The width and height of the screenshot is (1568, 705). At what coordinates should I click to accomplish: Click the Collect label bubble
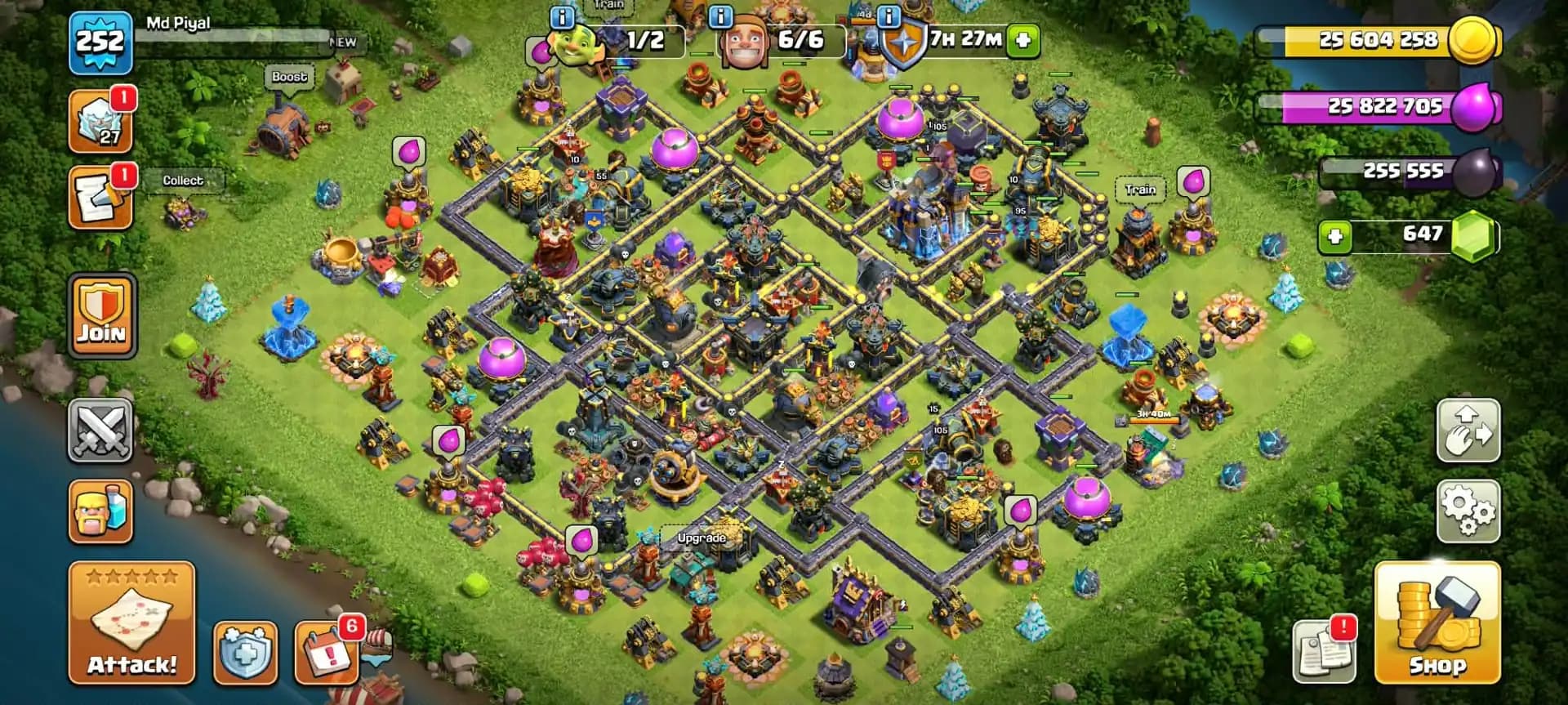185,181
